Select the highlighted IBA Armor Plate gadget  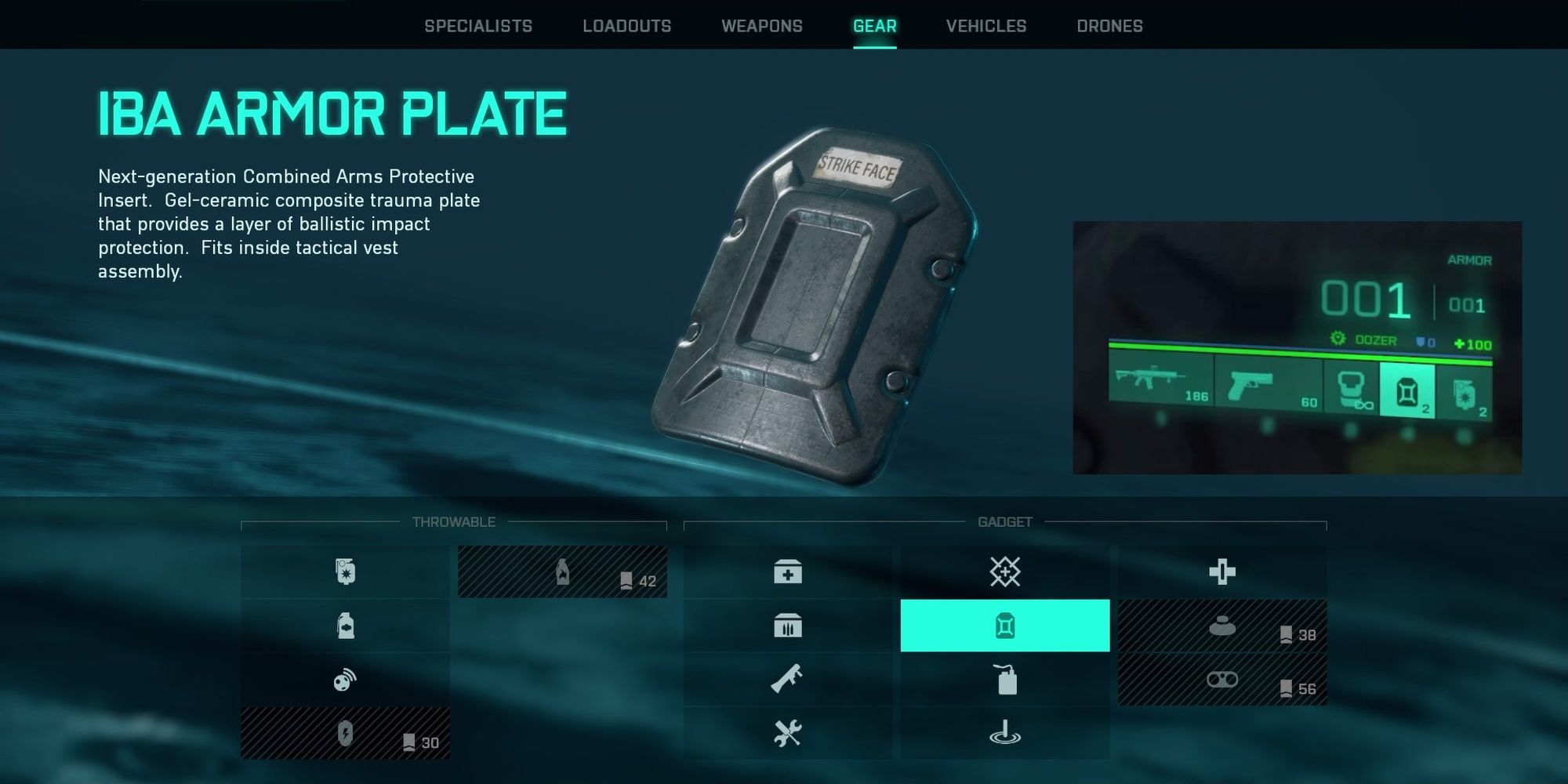coord(1006,626)
